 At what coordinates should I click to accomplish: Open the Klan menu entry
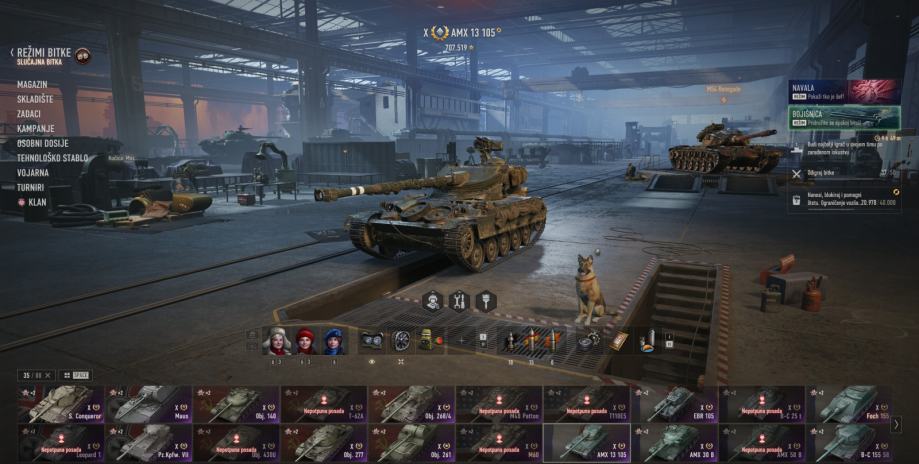36,201
